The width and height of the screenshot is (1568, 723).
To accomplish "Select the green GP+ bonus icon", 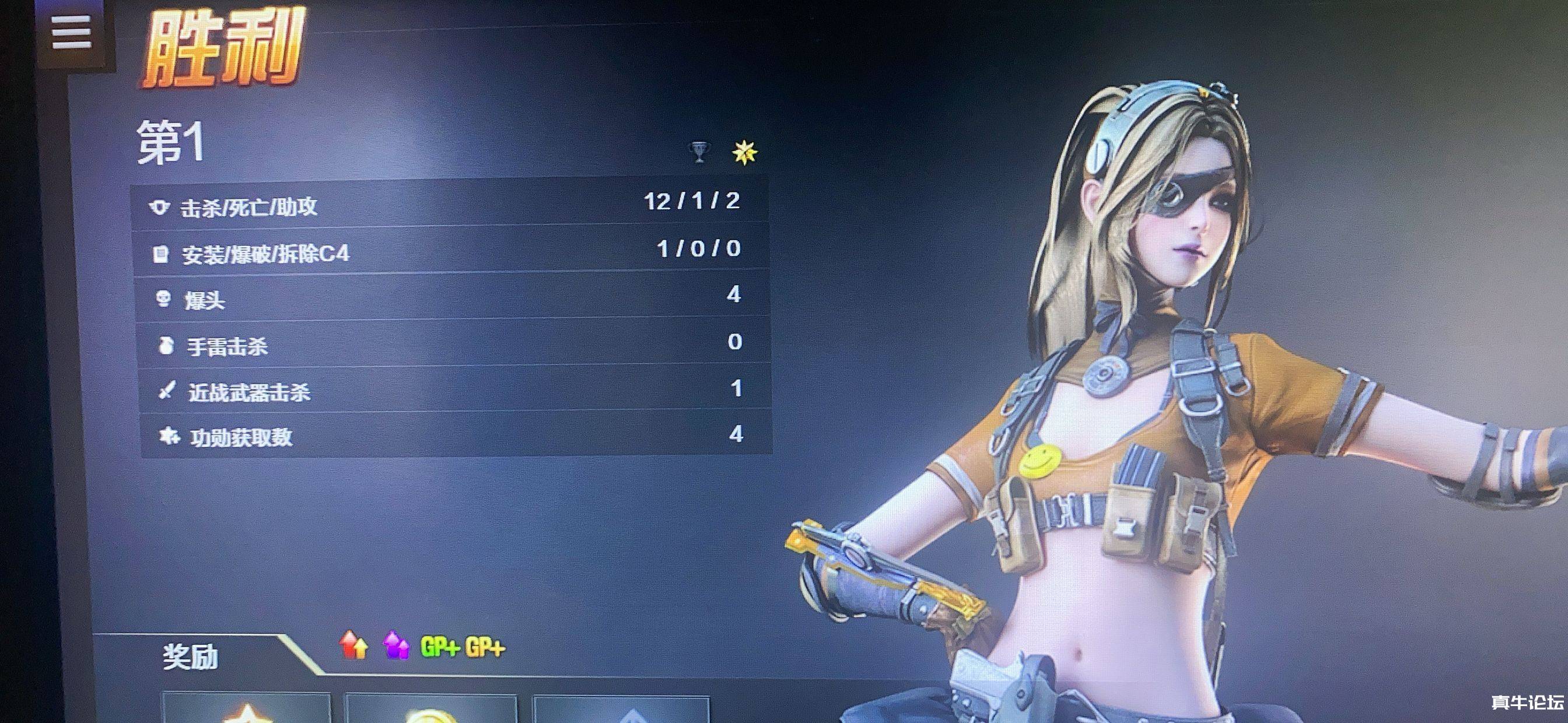I will click(x=439, y=647).
